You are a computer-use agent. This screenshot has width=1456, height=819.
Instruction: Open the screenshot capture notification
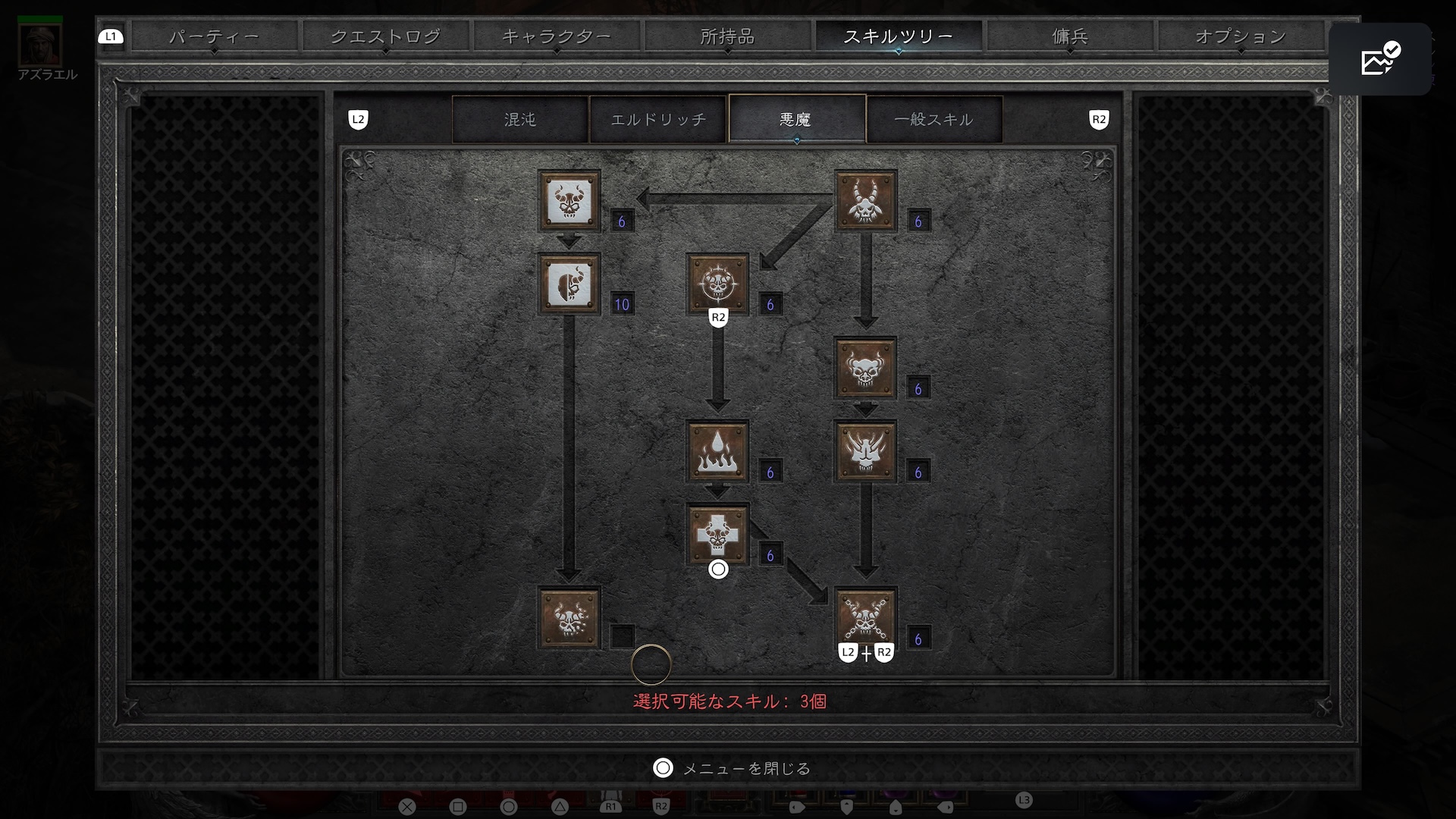tap(1379, 59)
